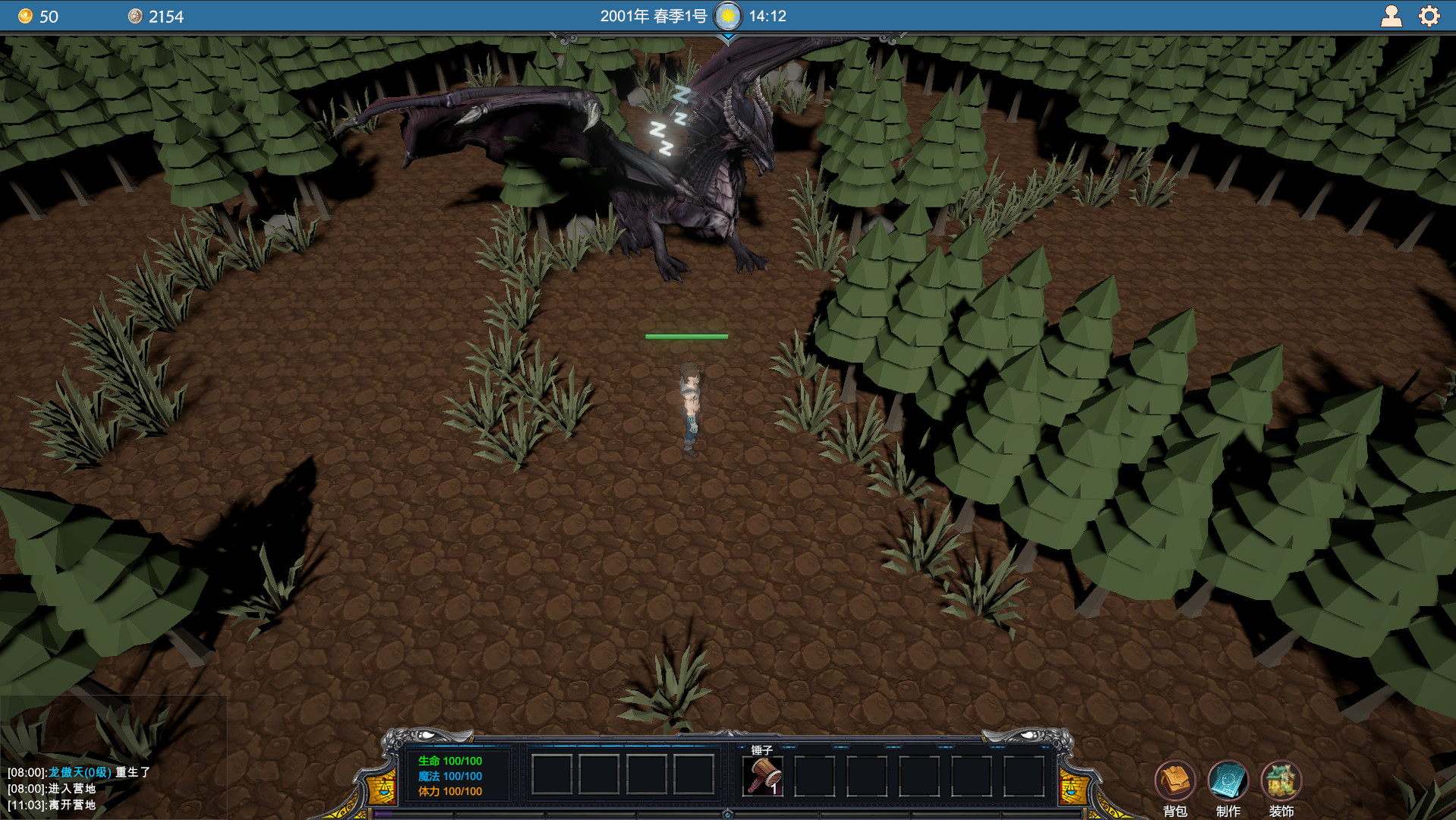Select the first empty hotbar slot

(552, 776)
